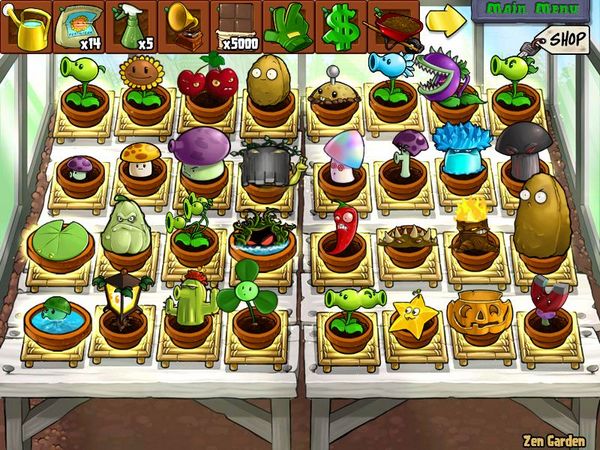
Task: Activate the dollar sign sell tool
Action: point(341,26)
